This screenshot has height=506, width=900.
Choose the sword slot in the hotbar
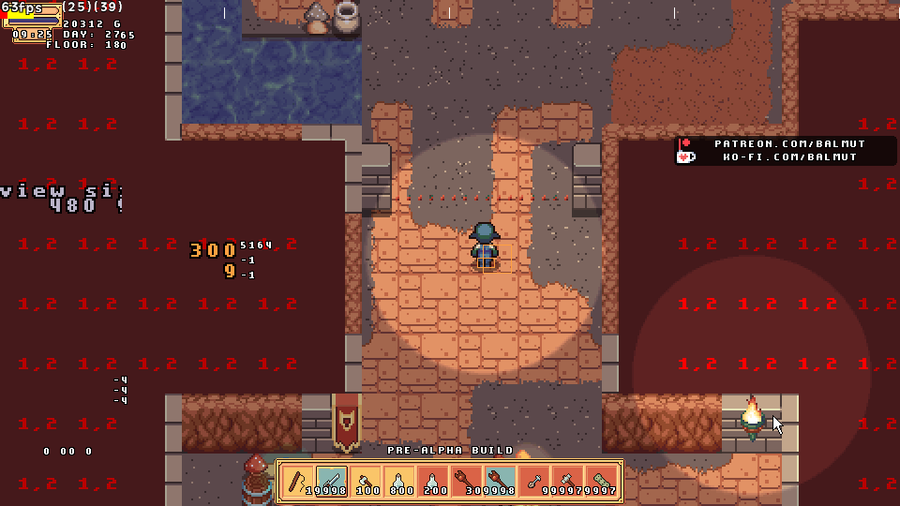pos(332,482)
